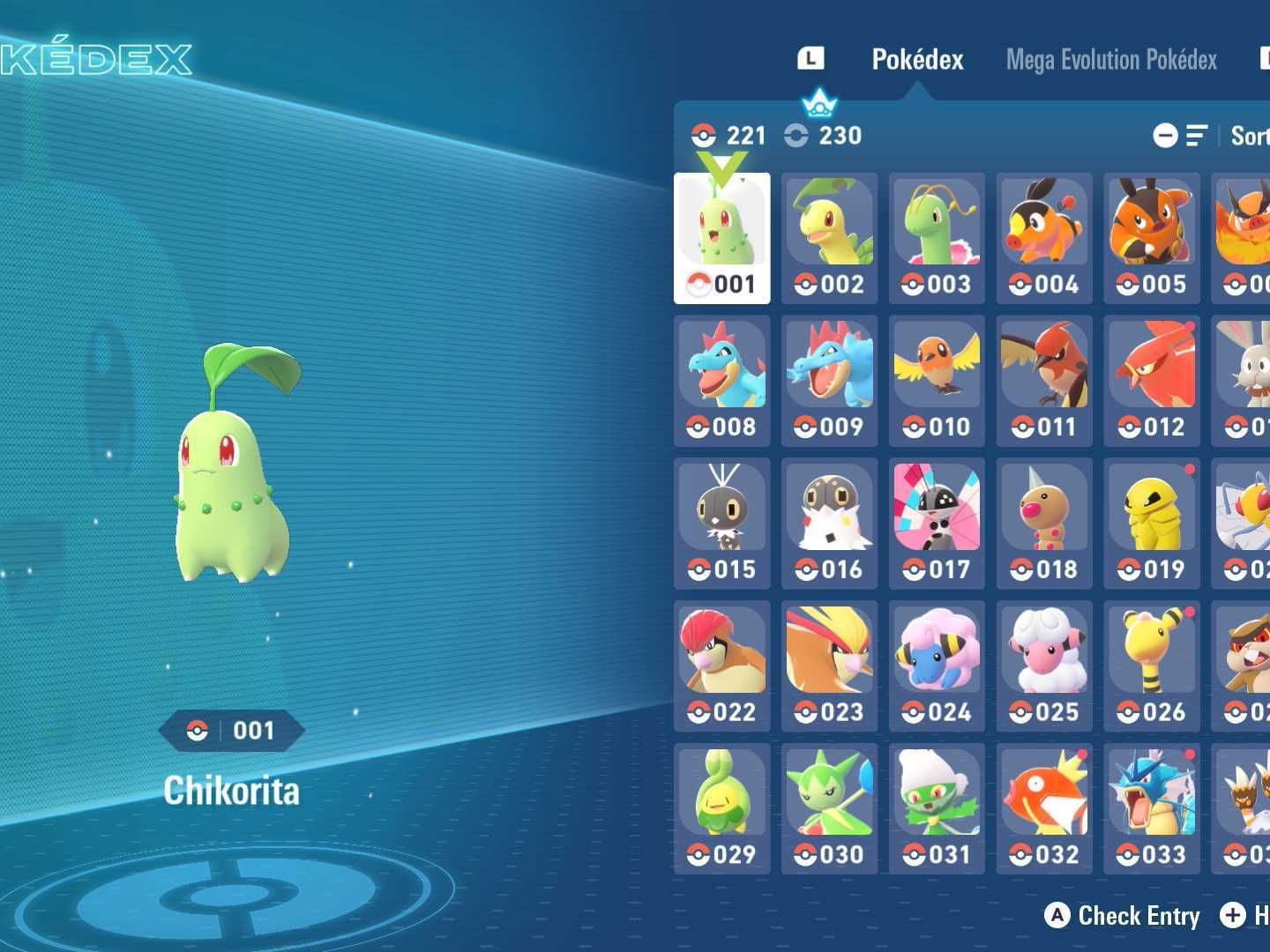The height and width of the screenshot is (952, 1270).
Task: Select Magikarp entry 032
Action: [x=1044, y=809]
